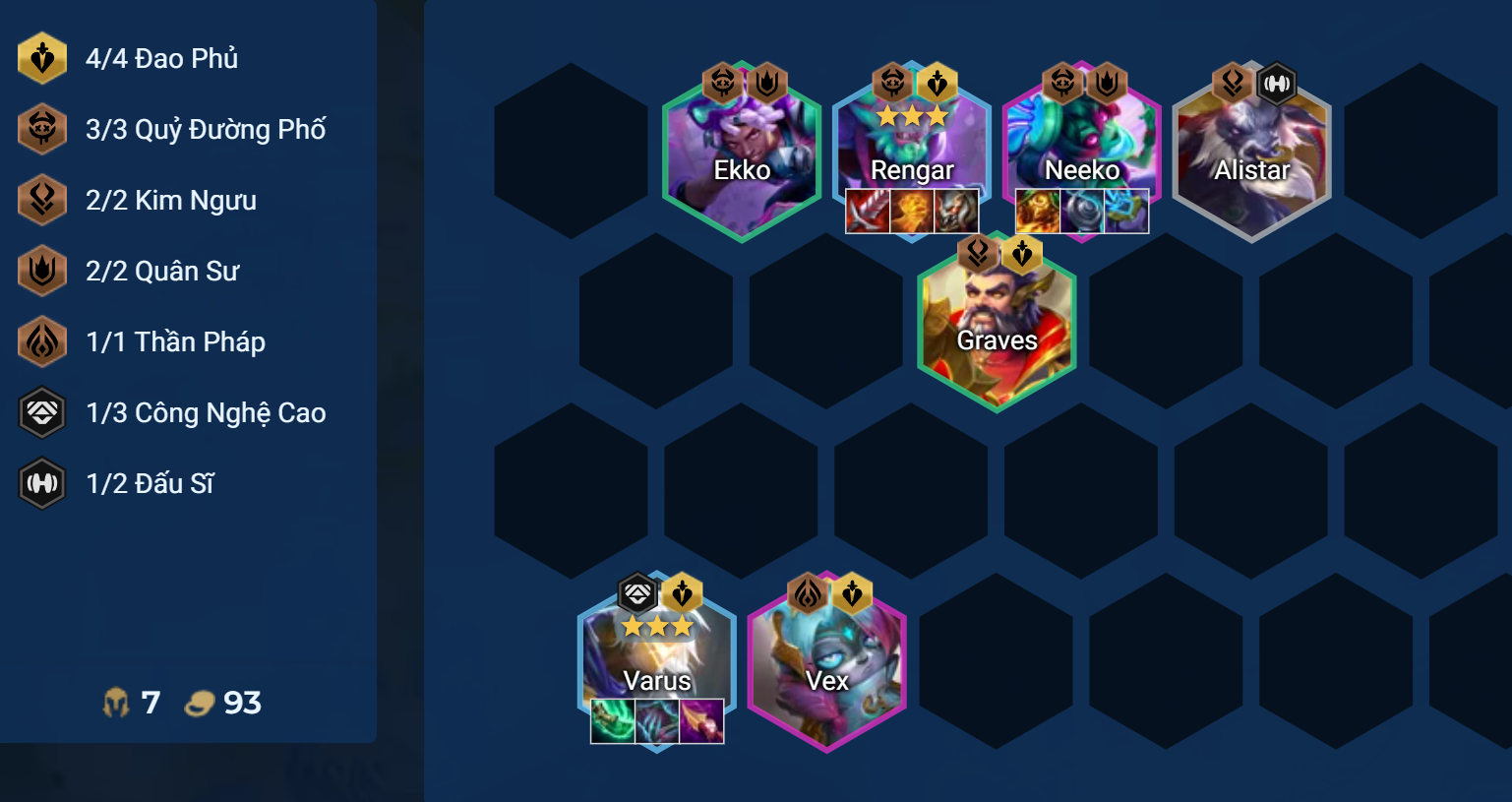Click Neeko's middle item icon
Image resolution: width=1512 pixels, height=802 pixels.
coord(1082,211)
